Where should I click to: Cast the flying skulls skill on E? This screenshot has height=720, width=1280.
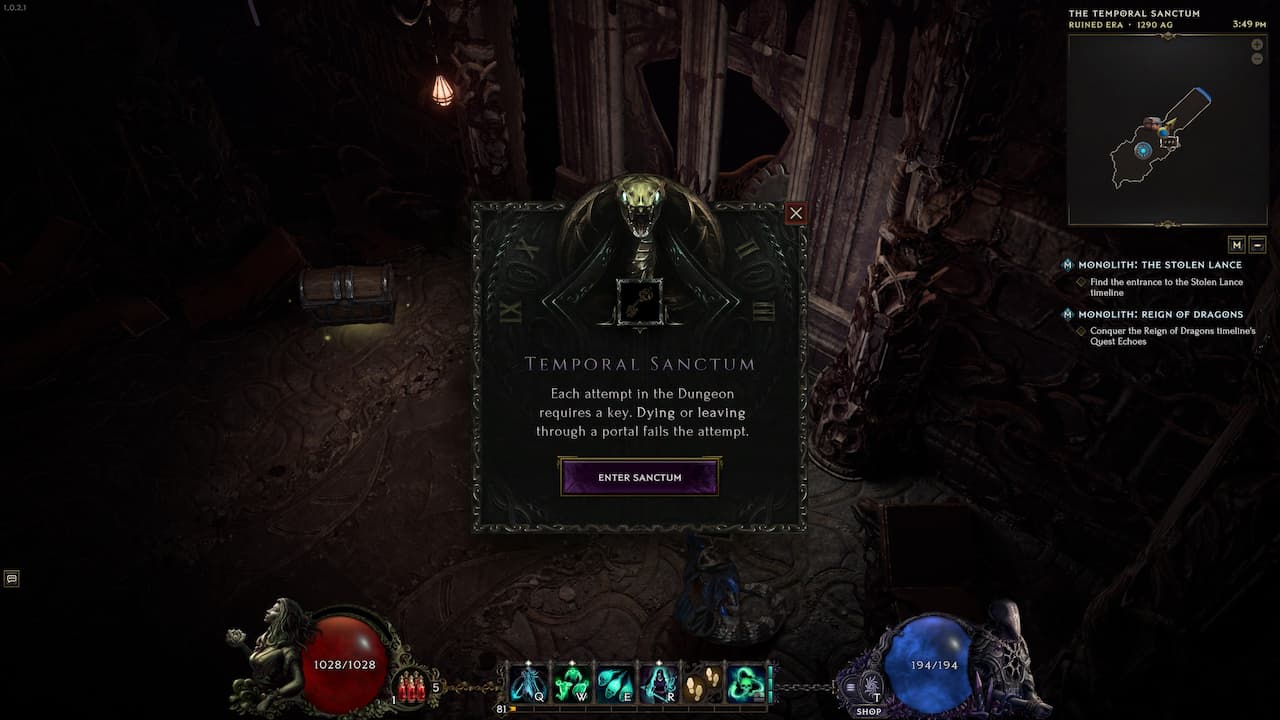[615, 684]
